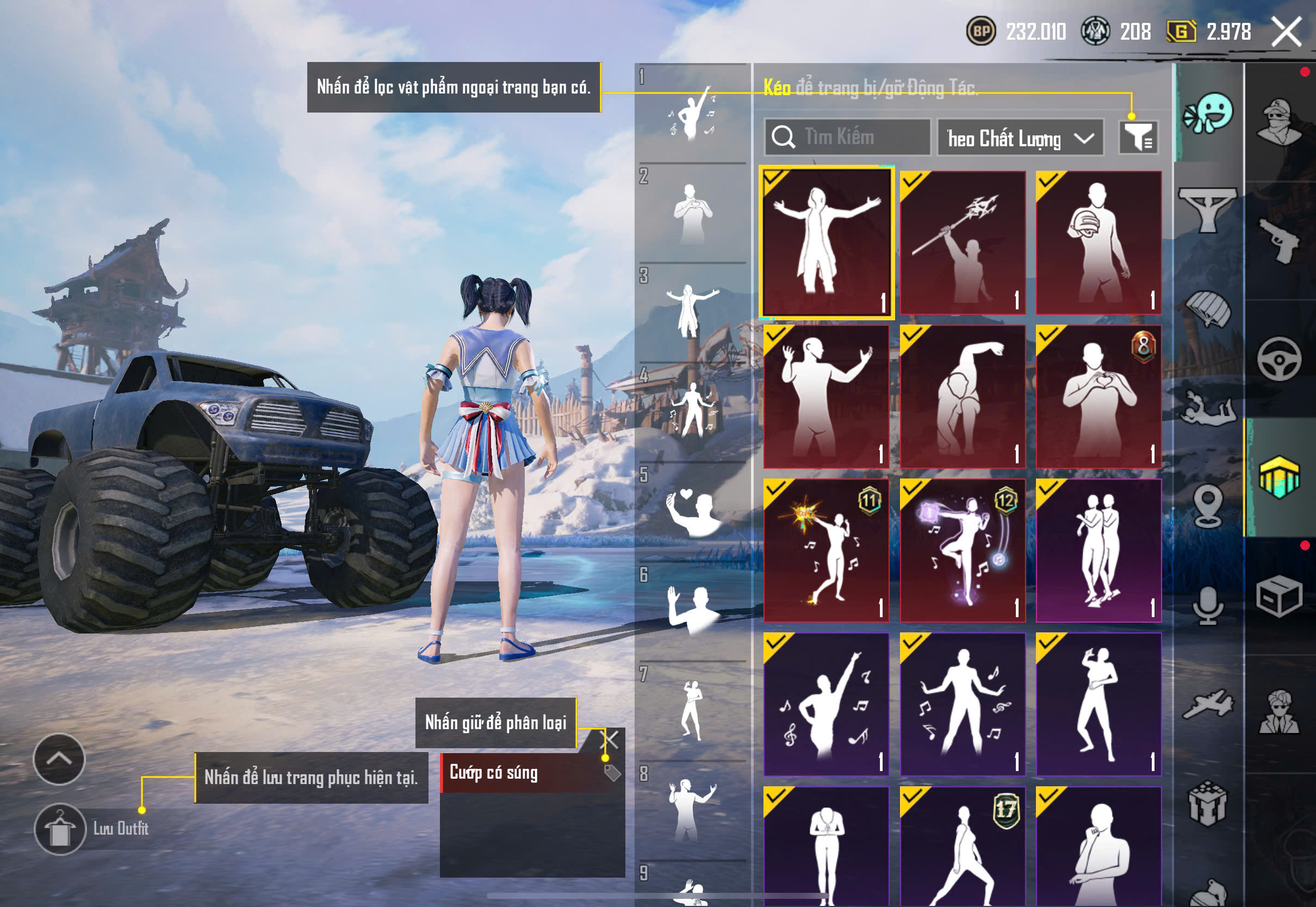Choose the emote holding a helmet

[1098, 243]
